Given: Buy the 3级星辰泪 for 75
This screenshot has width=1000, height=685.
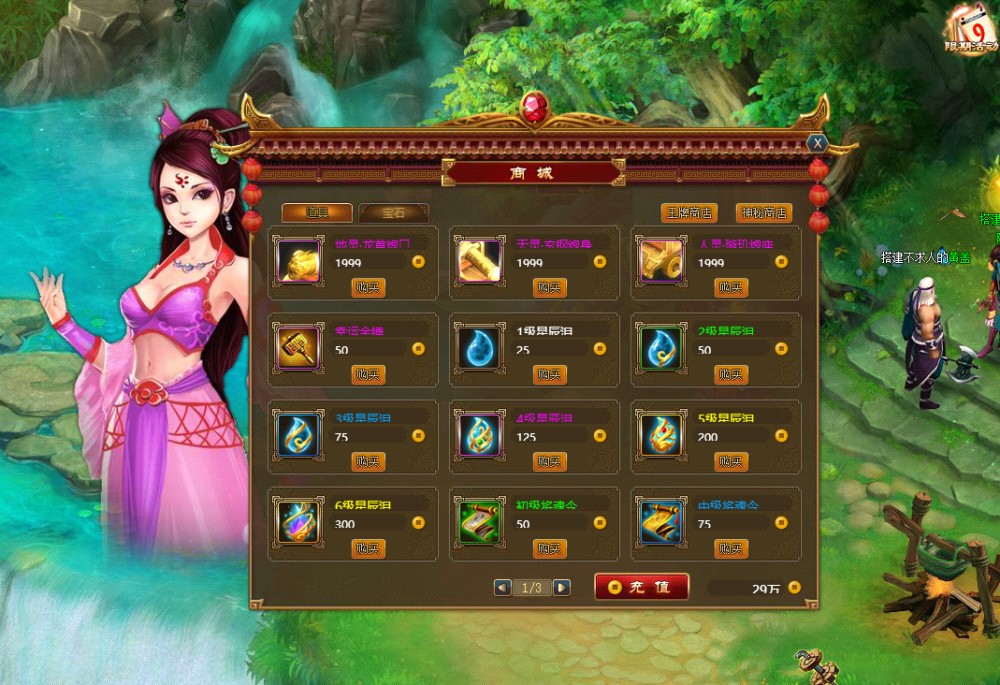Looking at the screenshot, I should 368,462.
